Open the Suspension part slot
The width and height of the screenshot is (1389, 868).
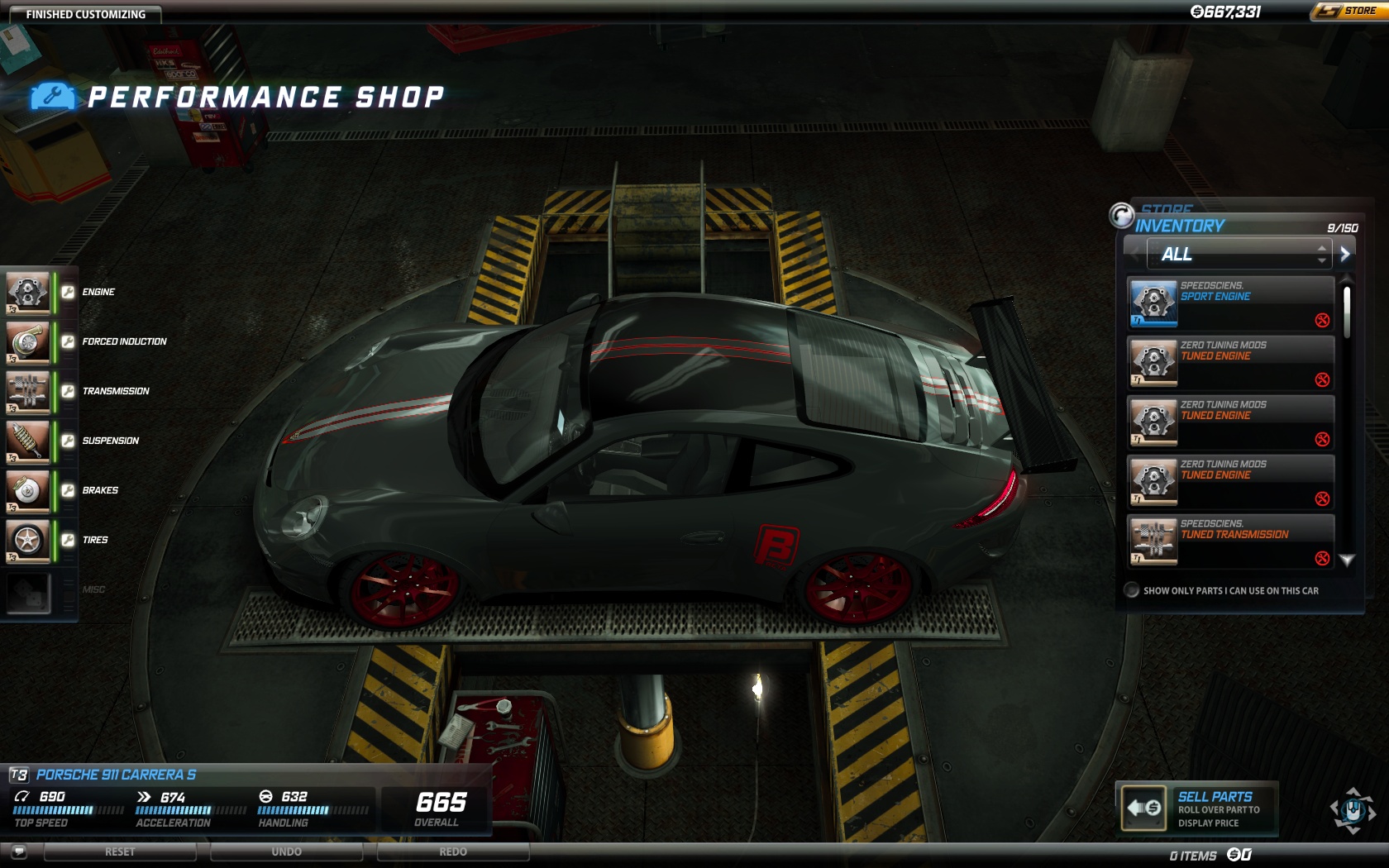pyautogui.click(x=28, y=441)
